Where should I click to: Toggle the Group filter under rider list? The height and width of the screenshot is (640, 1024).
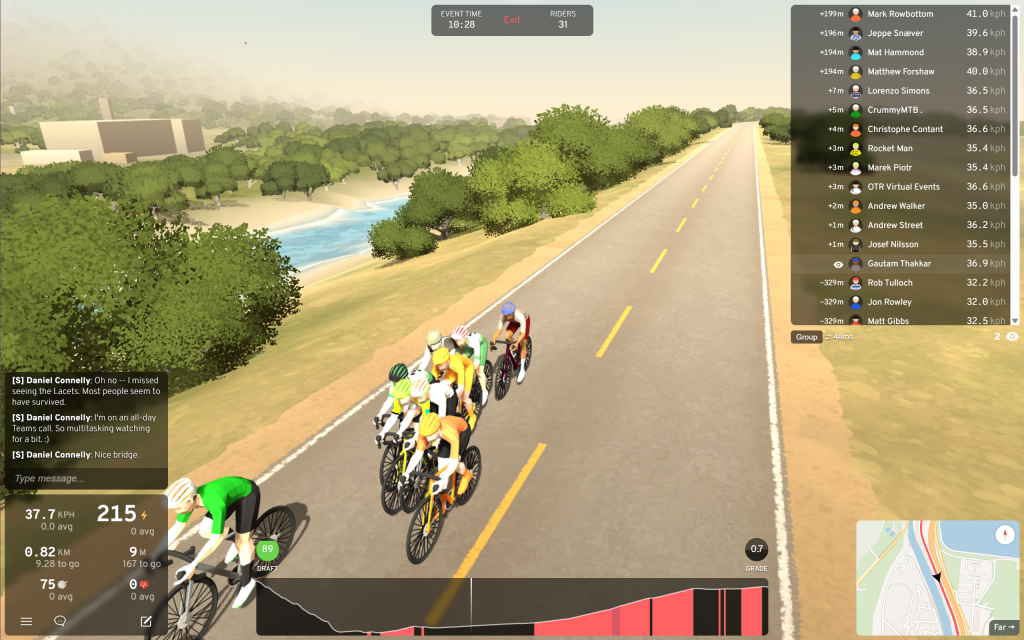(x=806, y=337)
